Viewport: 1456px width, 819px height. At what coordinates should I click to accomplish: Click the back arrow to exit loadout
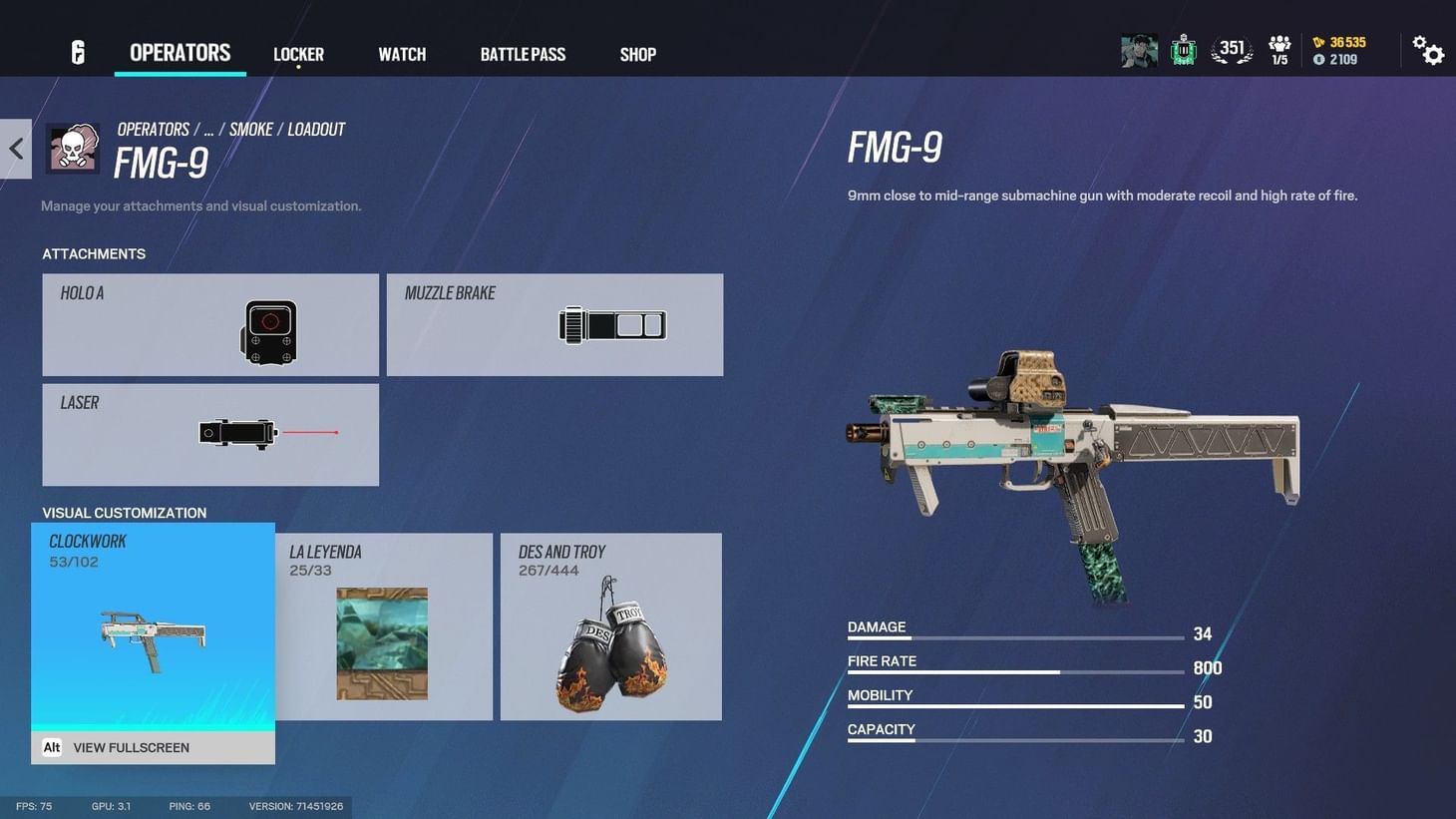[15, 148]
